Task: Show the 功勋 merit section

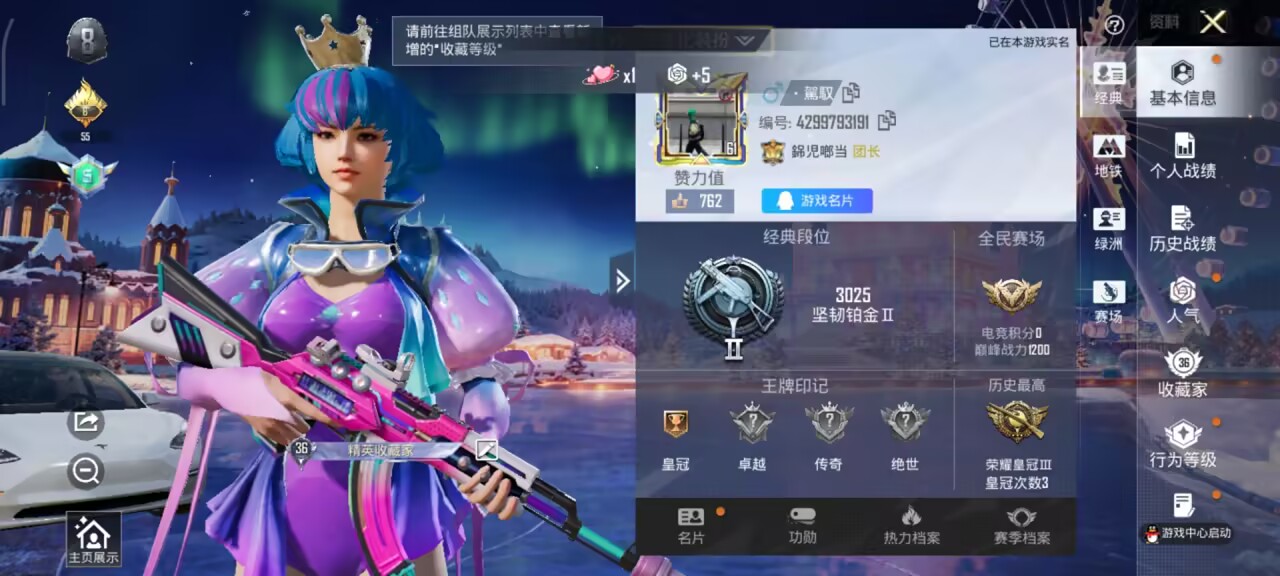Action: pyautogui.click(x=802, y=526)
